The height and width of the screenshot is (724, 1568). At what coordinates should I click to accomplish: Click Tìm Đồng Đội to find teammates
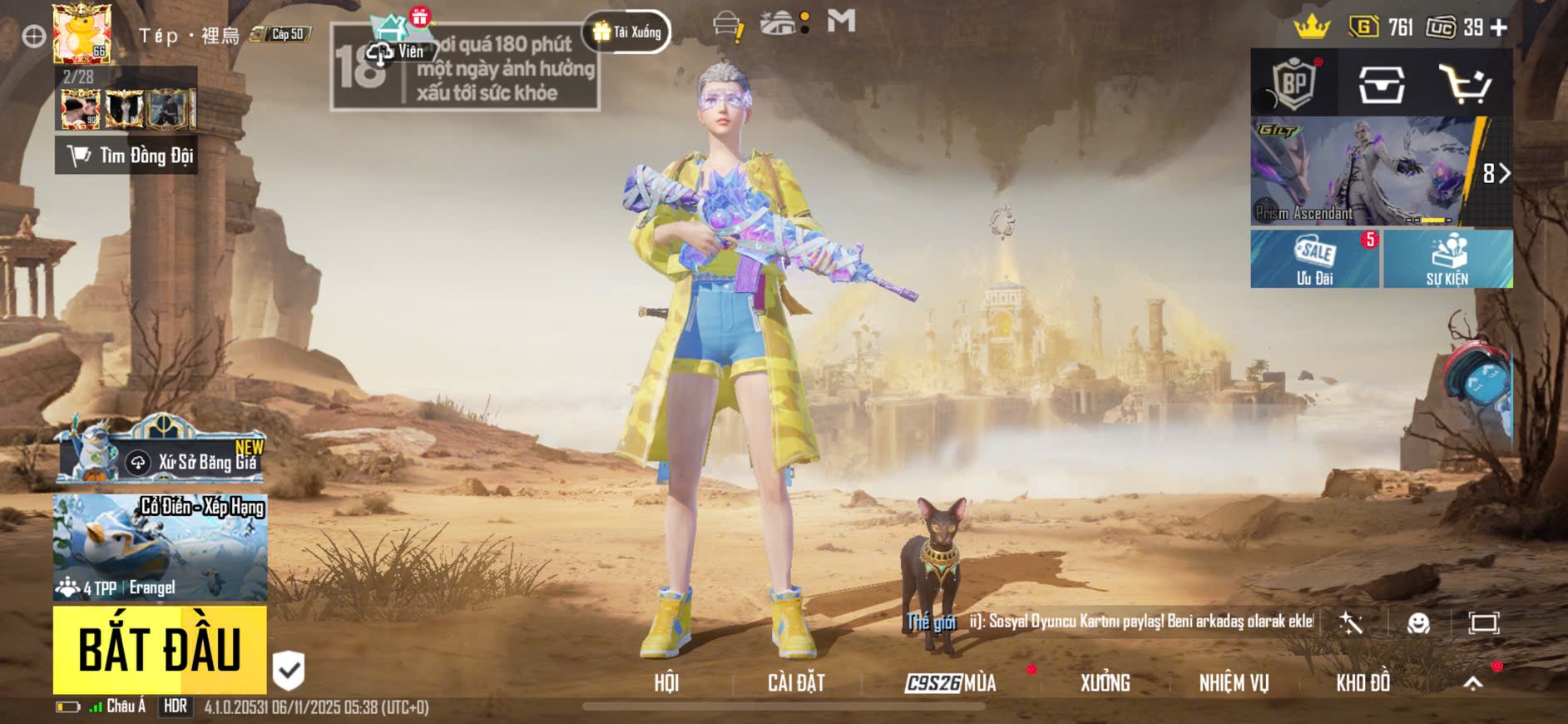(126, 156)
